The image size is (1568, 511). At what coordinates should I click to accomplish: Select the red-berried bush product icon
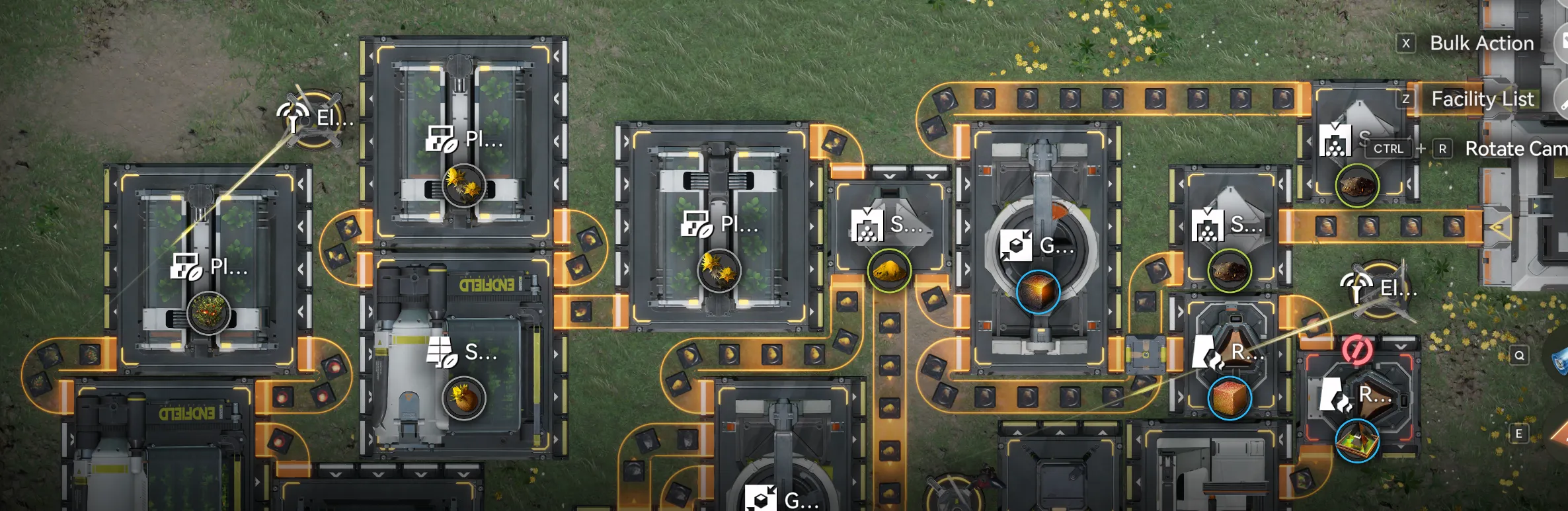tap(208, 313)
